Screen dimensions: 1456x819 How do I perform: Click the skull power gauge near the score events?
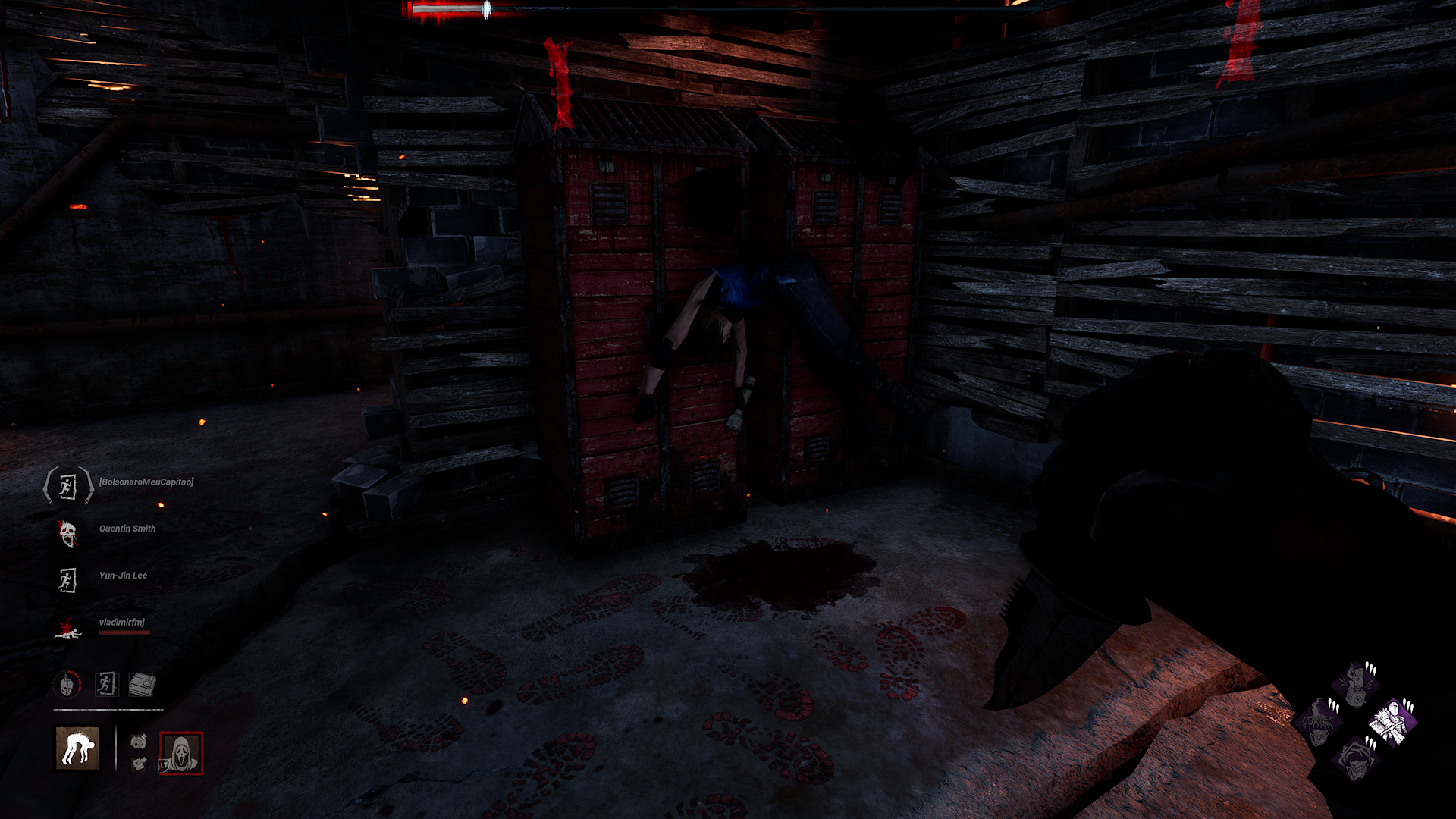[65, 684]
